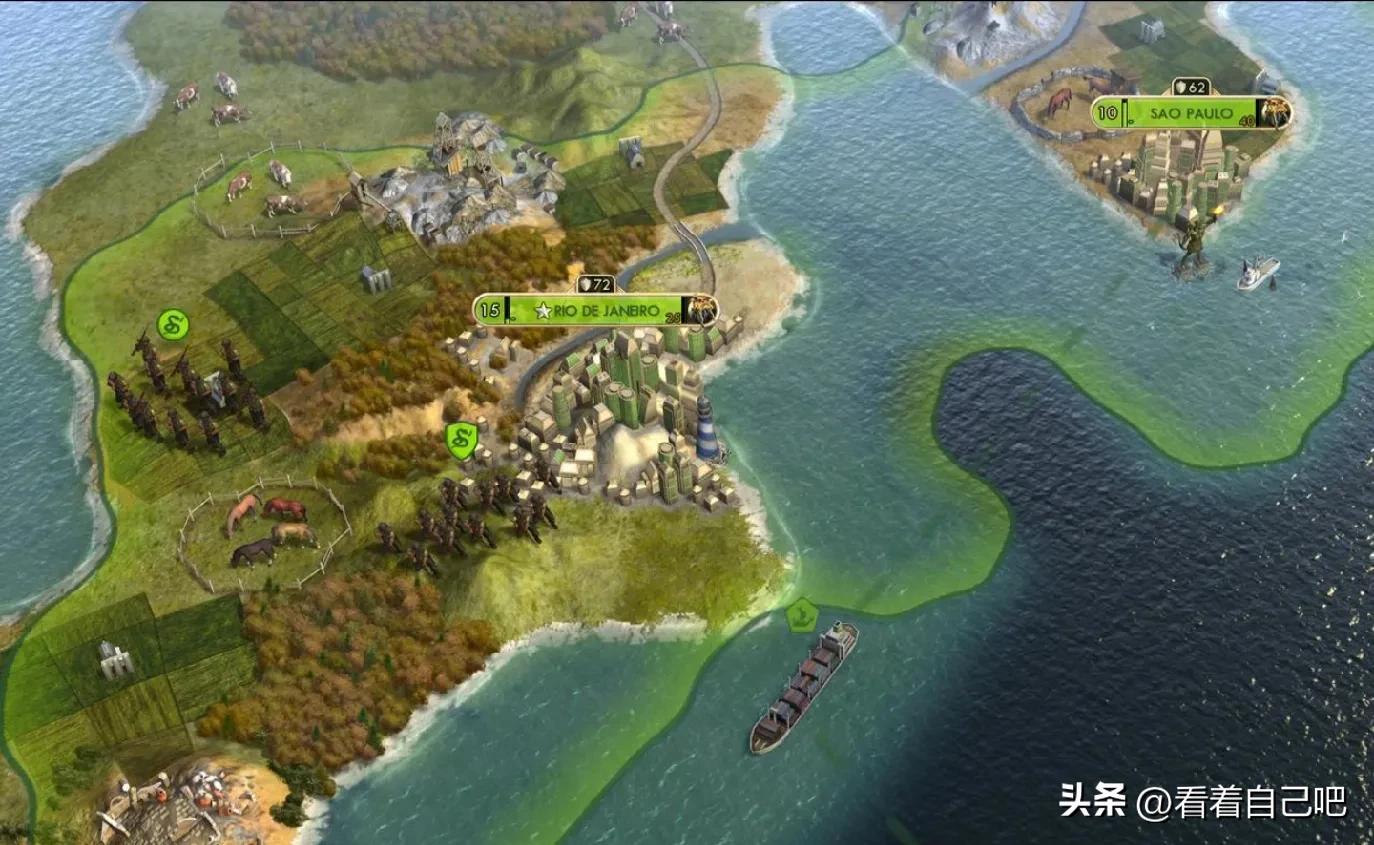Click Rio de Janeiro's production progress bar
The height and width of the screenshot is (845, 1374).
684,309
